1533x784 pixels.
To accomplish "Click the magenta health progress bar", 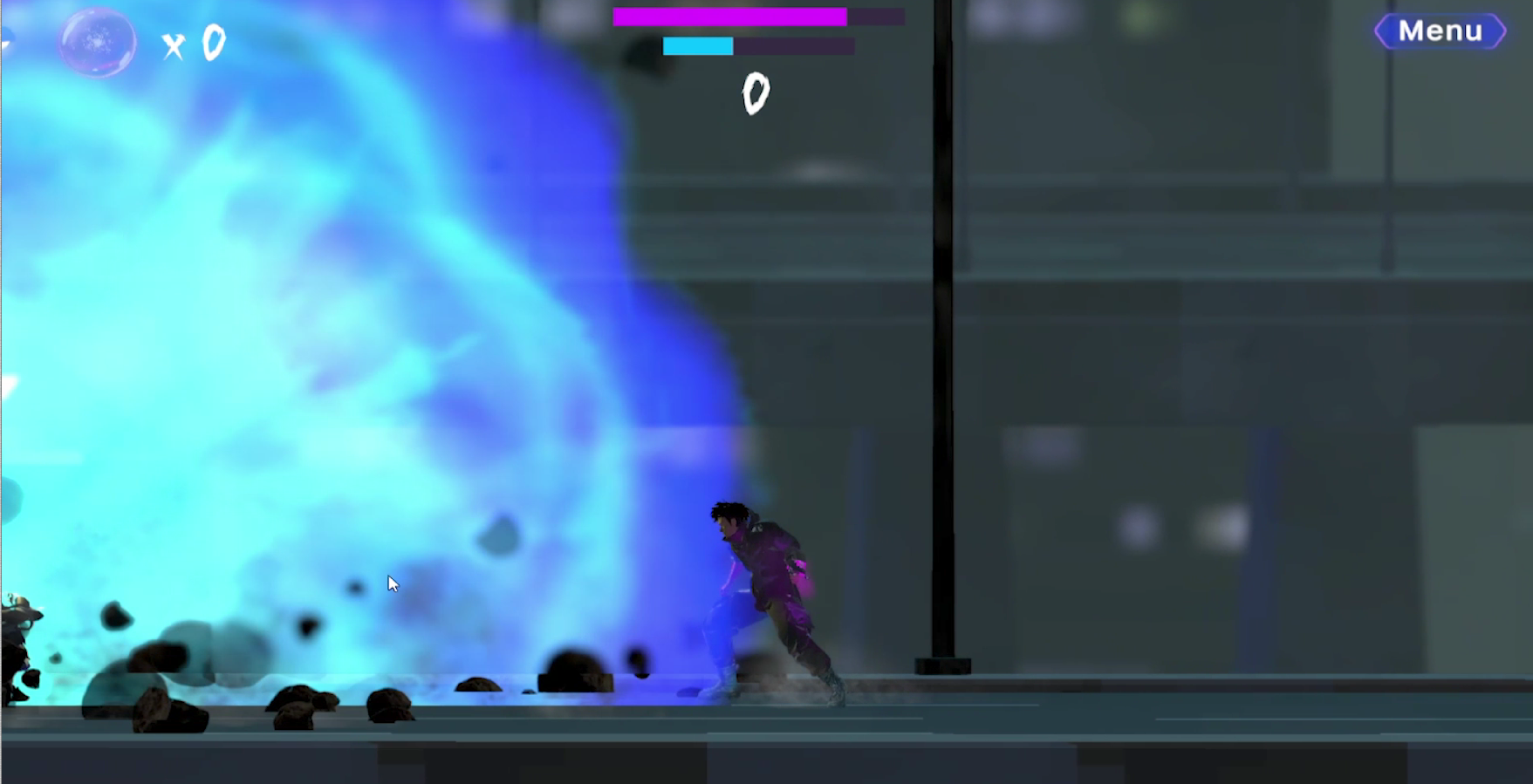I will 729,15.
